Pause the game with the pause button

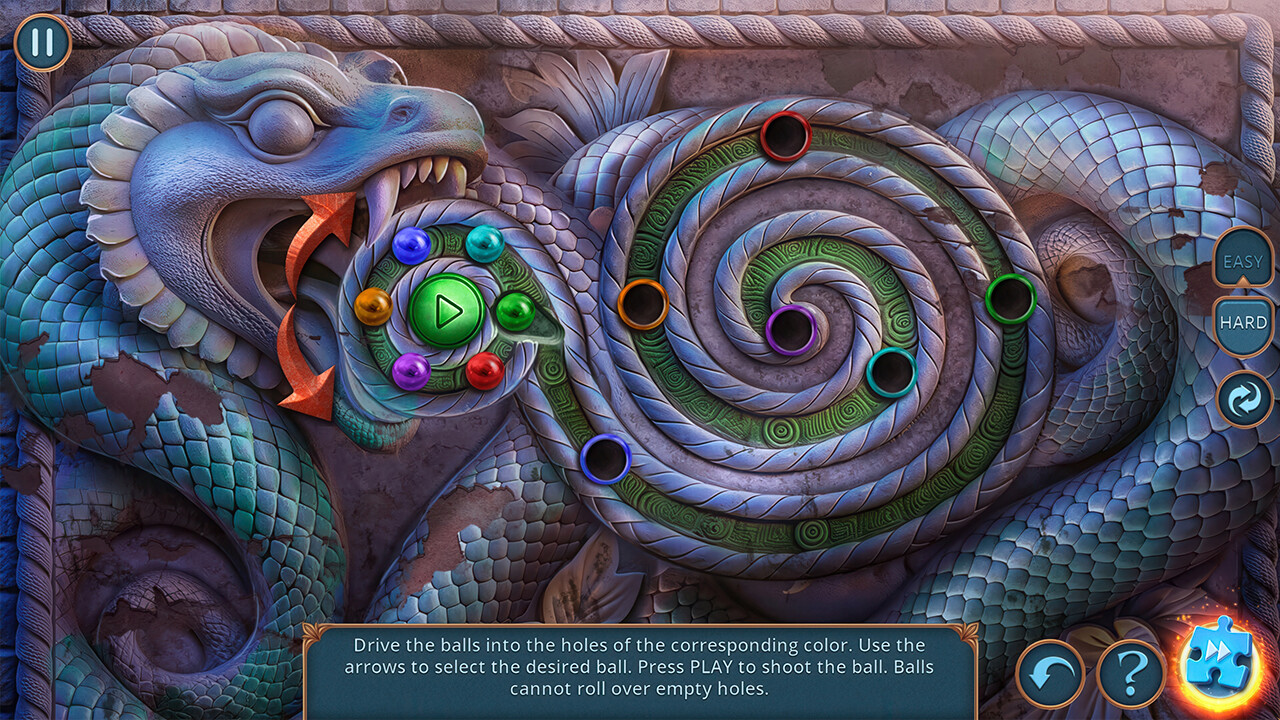(x=42, y=43)
